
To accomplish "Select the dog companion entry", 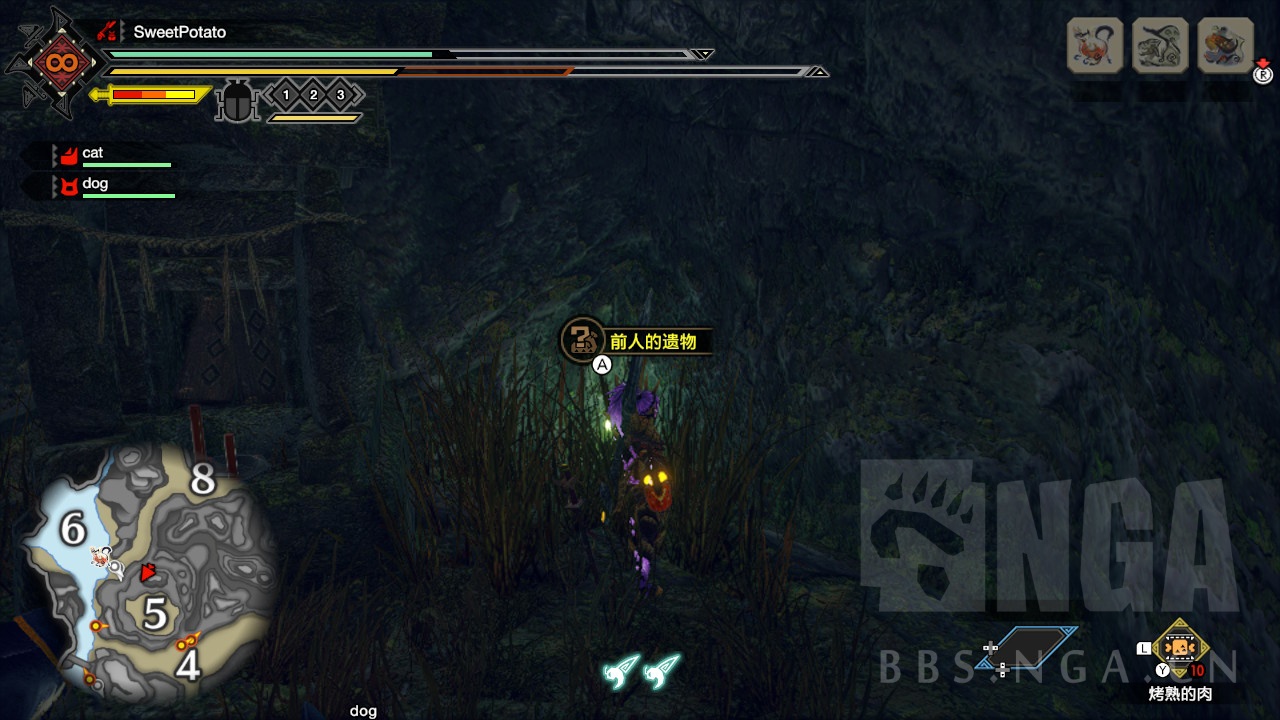I will pos(94,185).
